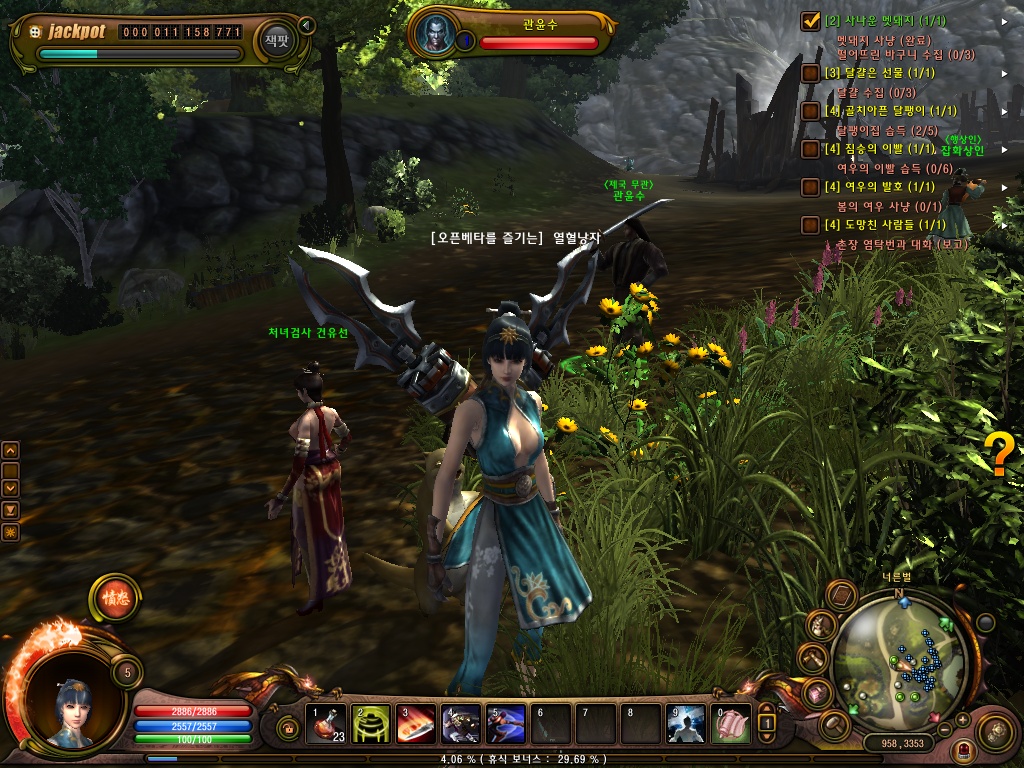This screenshot has height=768, width=1024.
Task: Click the red siren alarm button
Action: point(965,750)
